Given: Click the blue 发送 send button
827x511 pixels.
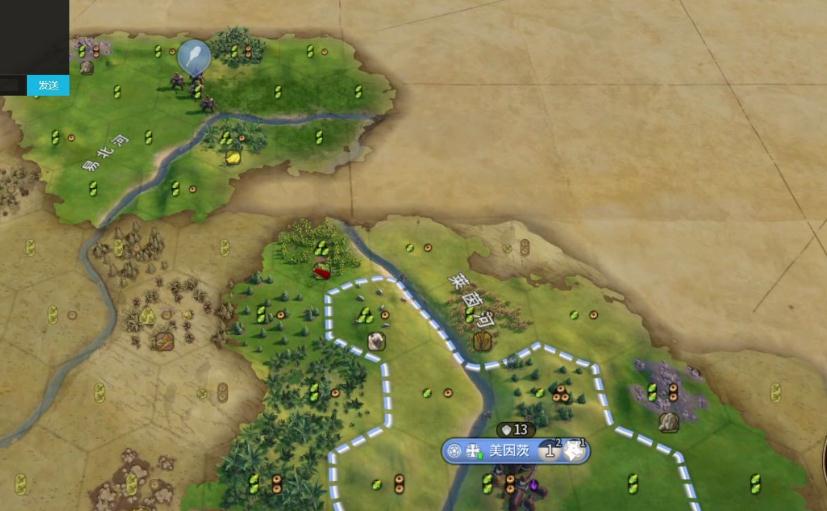Looking at the screenshot, I should (x=48, y=85).
